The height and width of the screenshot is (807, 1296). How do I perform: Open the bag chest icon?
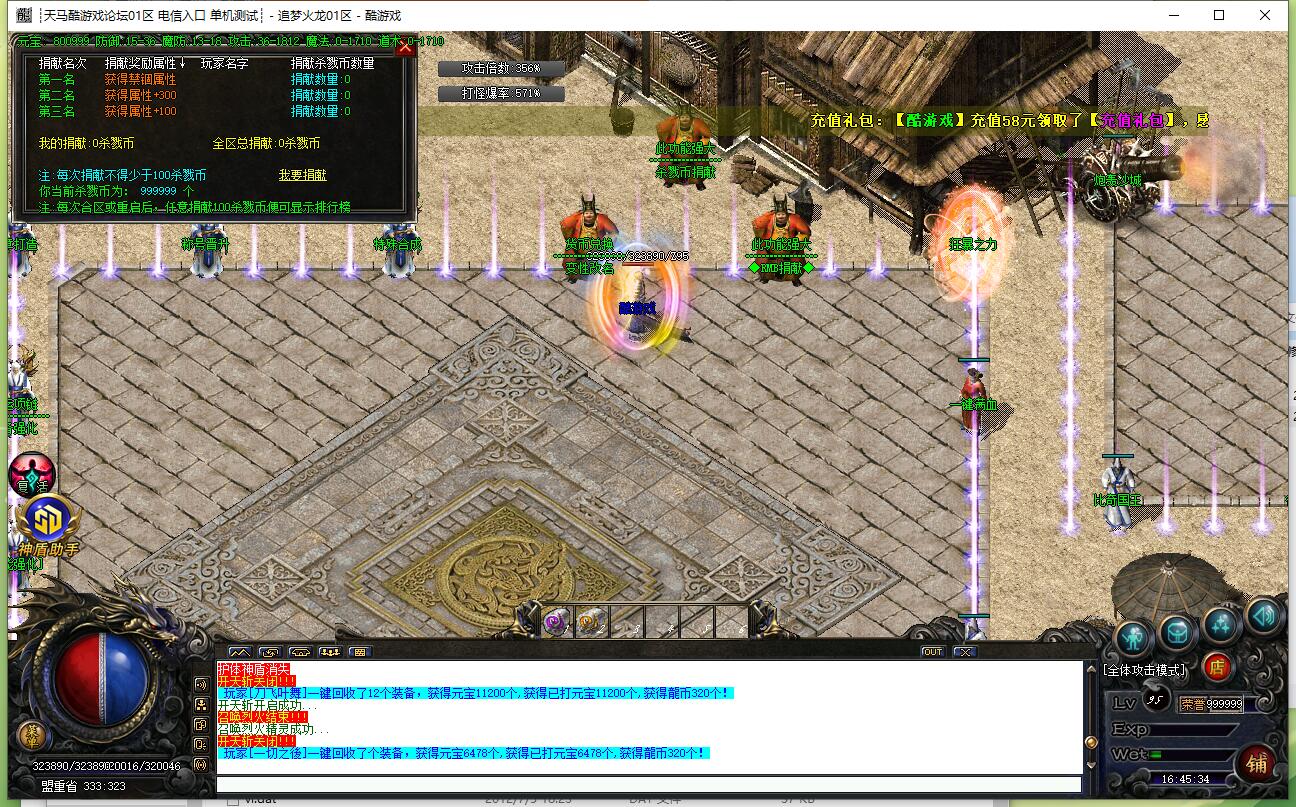(x=1177, y=633)
